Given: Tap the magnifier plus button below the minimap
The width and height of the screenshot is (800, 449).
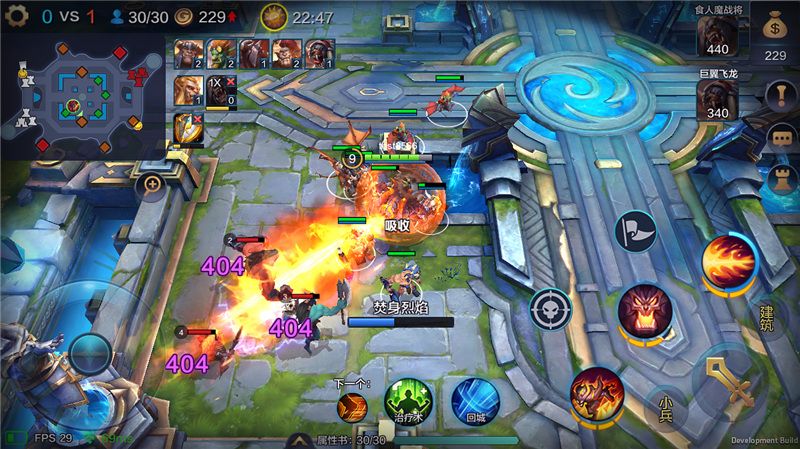Looking at the screenshot, I should (152, 185).
